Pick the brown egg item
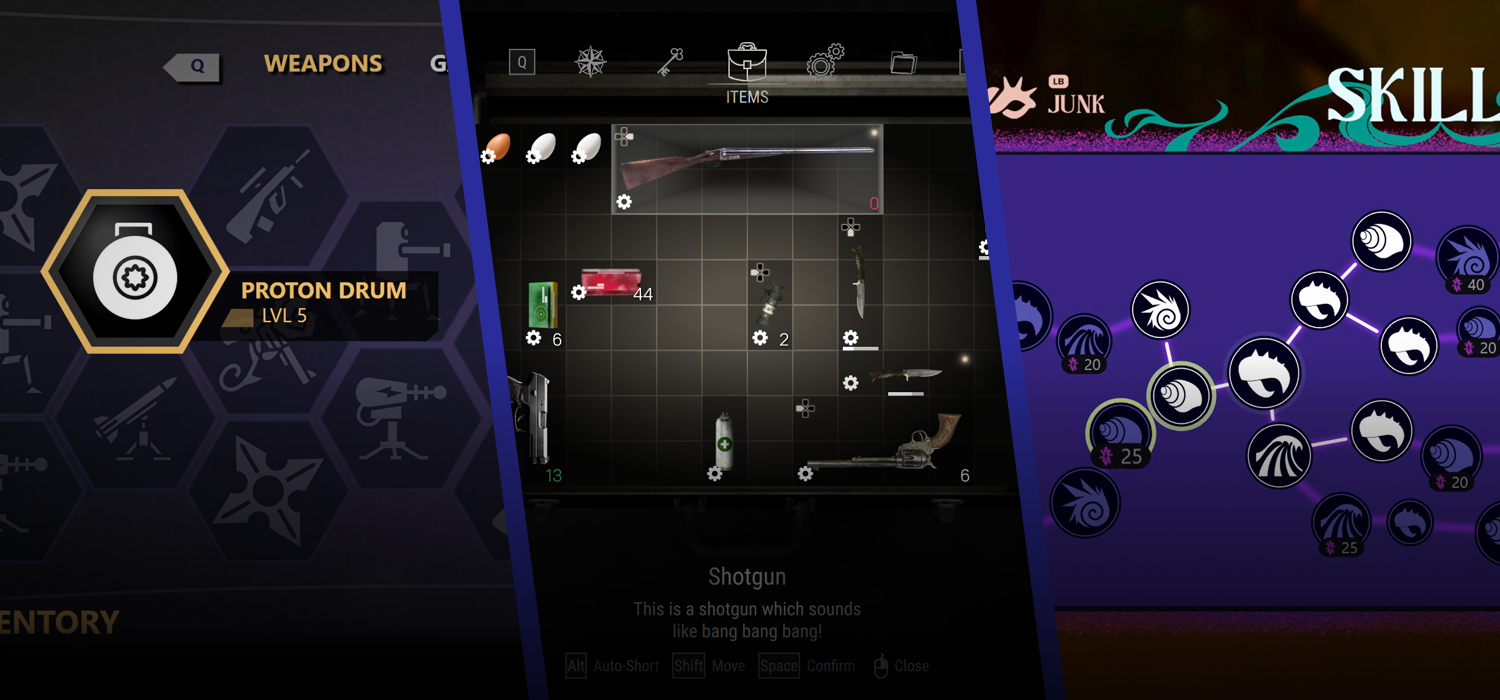 498,147
